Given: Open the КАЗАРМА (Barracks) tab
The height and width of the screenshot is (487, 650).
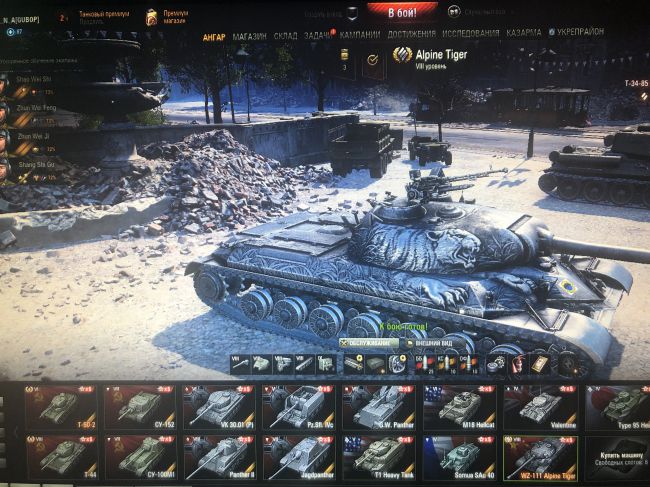Looking at the screenshot, I should (x=524, y=33).
